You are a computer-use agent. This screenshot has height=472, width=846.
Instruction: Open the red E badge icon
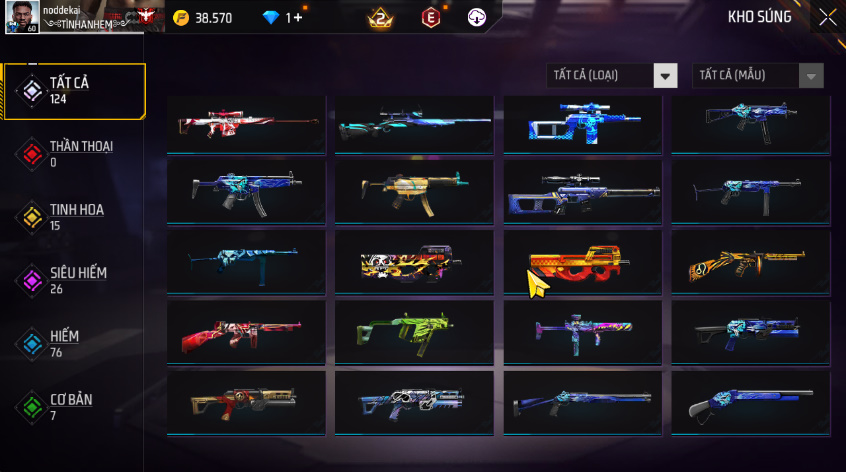(431, 17)
